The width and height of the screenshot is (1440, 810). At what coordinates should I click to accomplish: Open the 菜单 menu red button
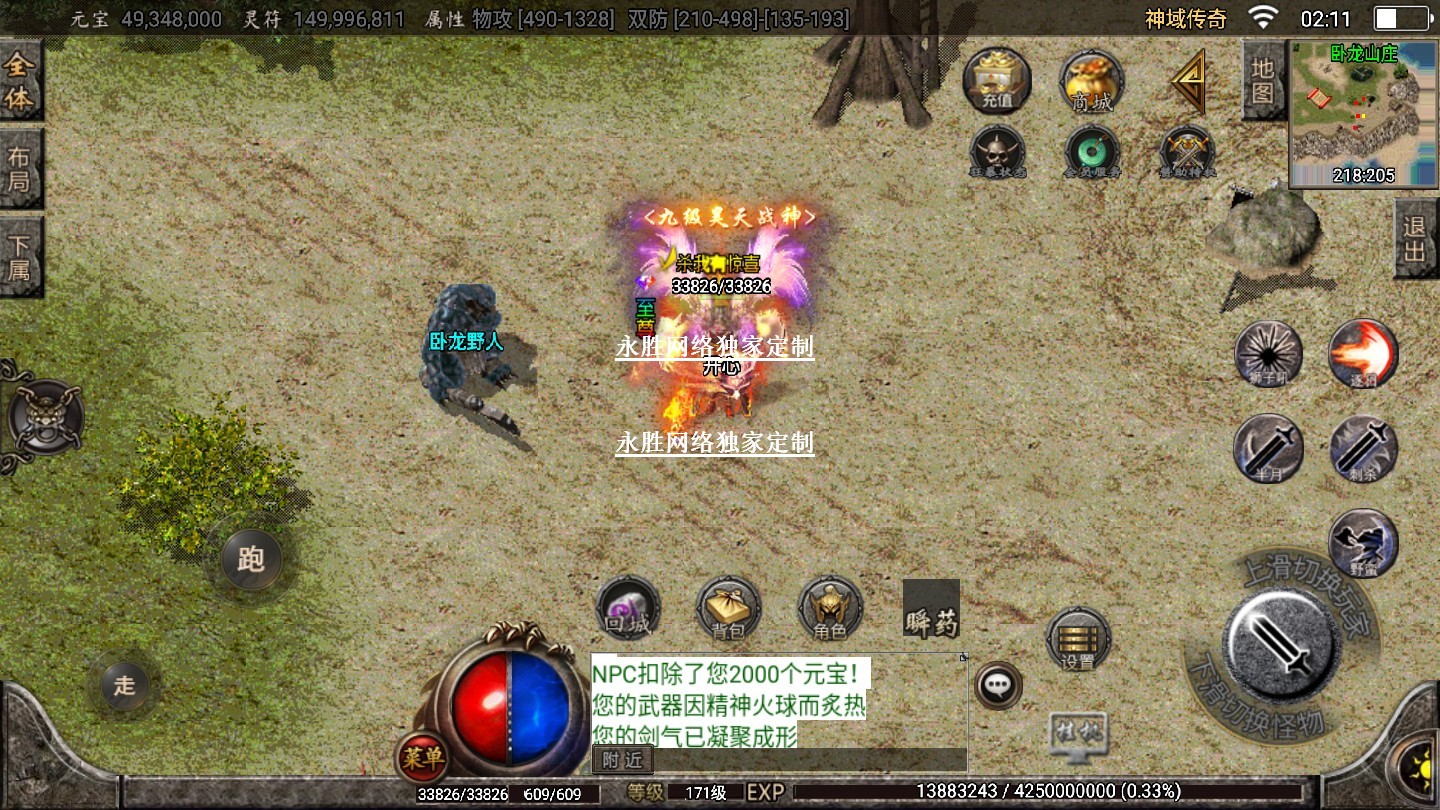(x=422, y=758)
